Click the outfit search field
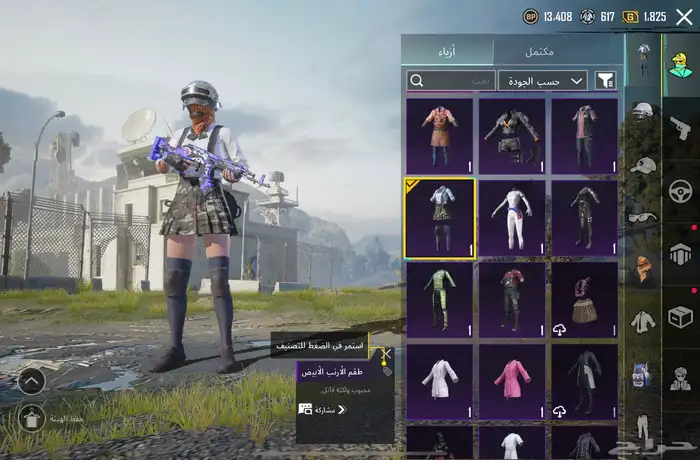The image size is (700, 460). pyautogui.click(x=450, y=81)
